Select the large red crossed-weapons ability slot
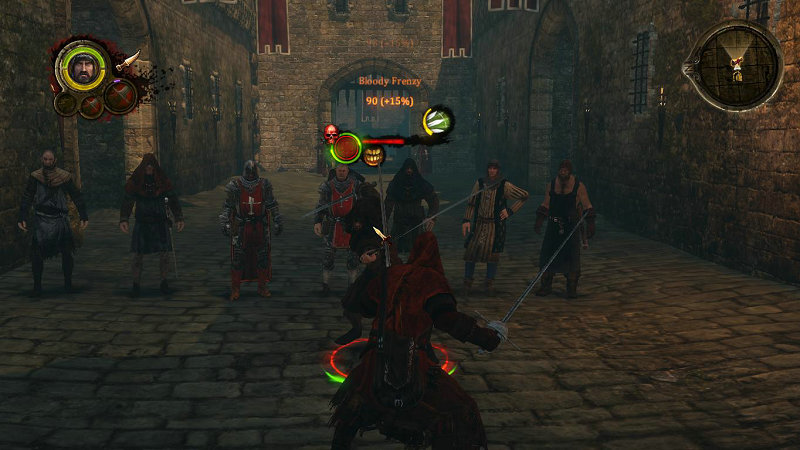The height and width of the screenshot is (450, 800). 120,96
